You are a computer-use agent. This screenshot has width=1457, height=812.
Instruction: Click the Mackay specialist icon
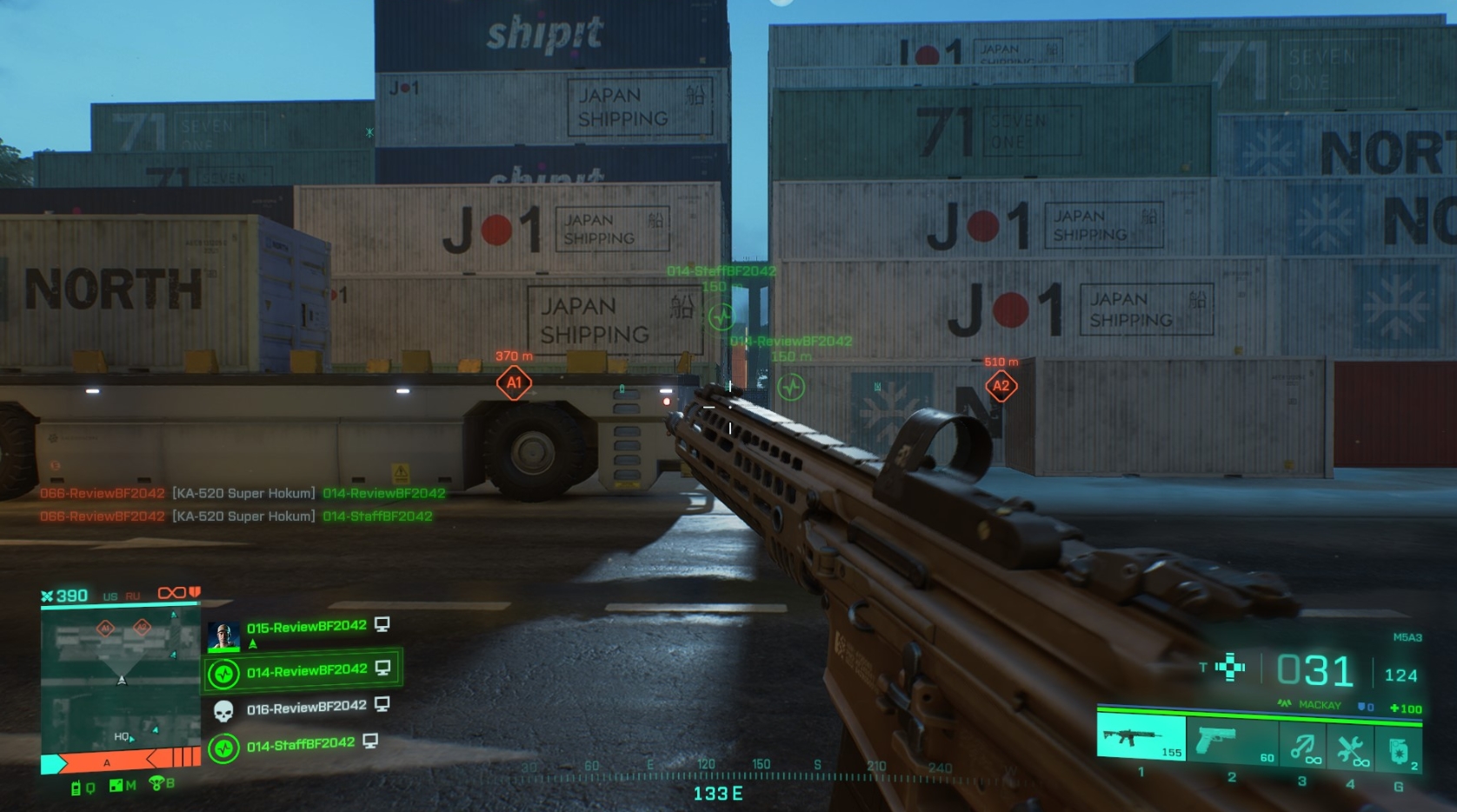tap(1285, 704)
